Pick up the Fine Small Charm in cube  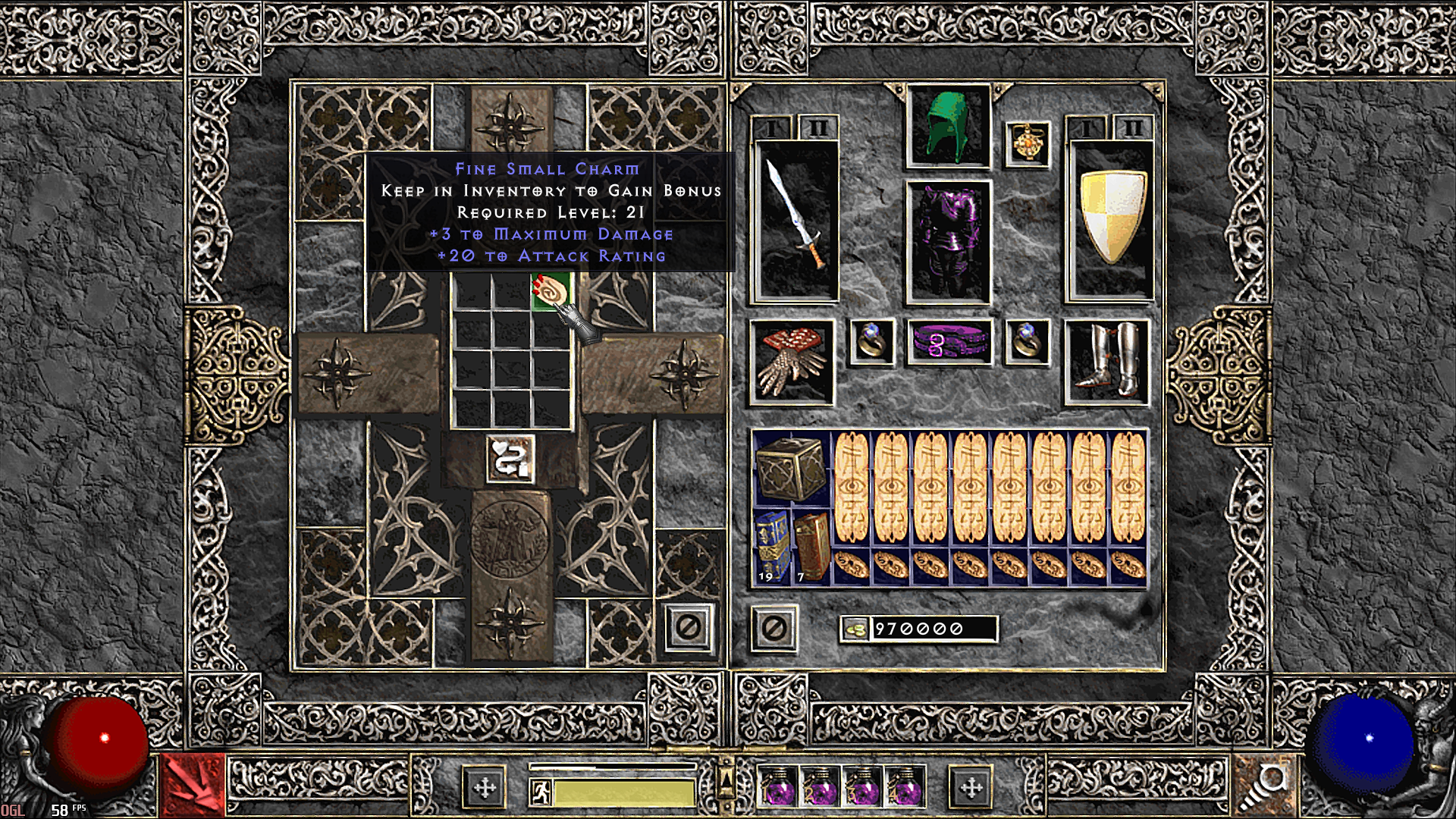coord(551,293)
